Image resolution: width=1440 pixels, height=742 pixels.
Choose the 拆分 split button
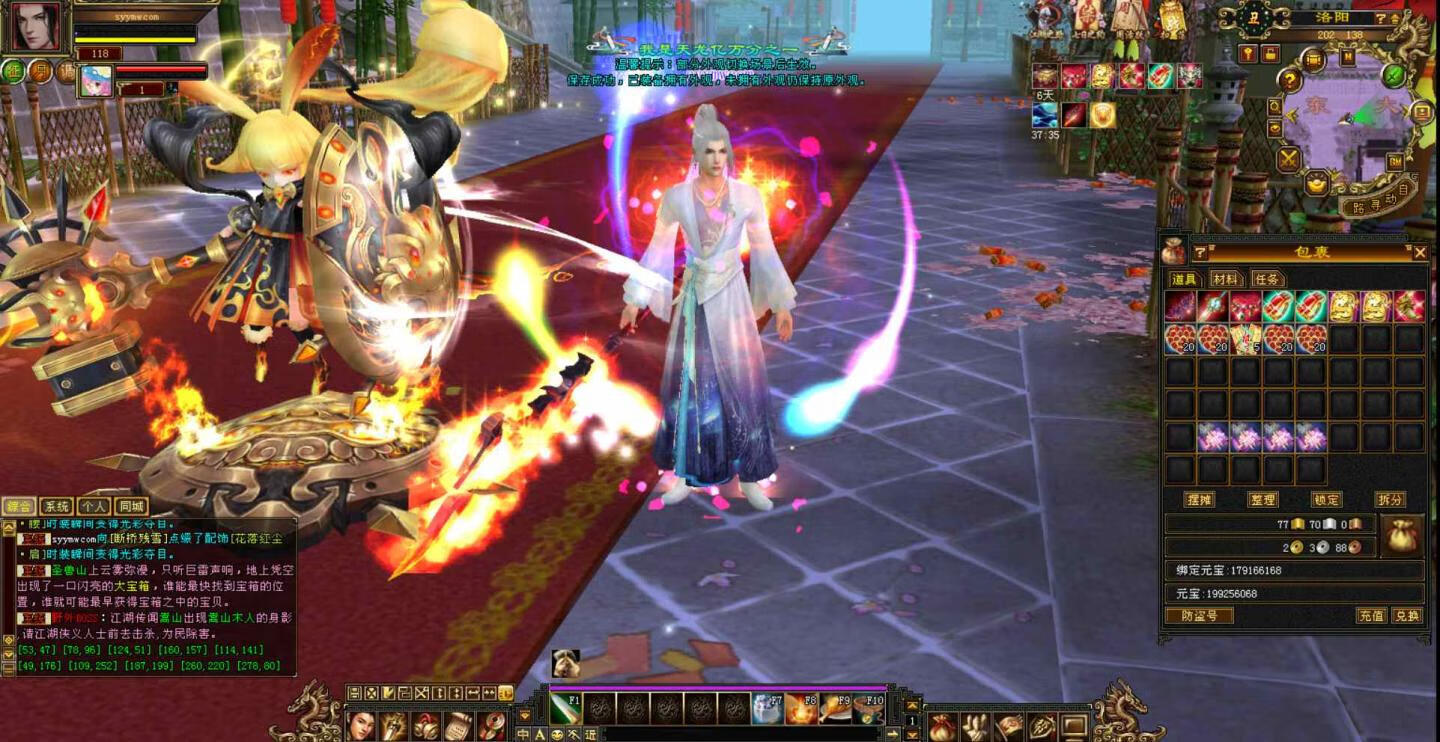pos(1390,499)
